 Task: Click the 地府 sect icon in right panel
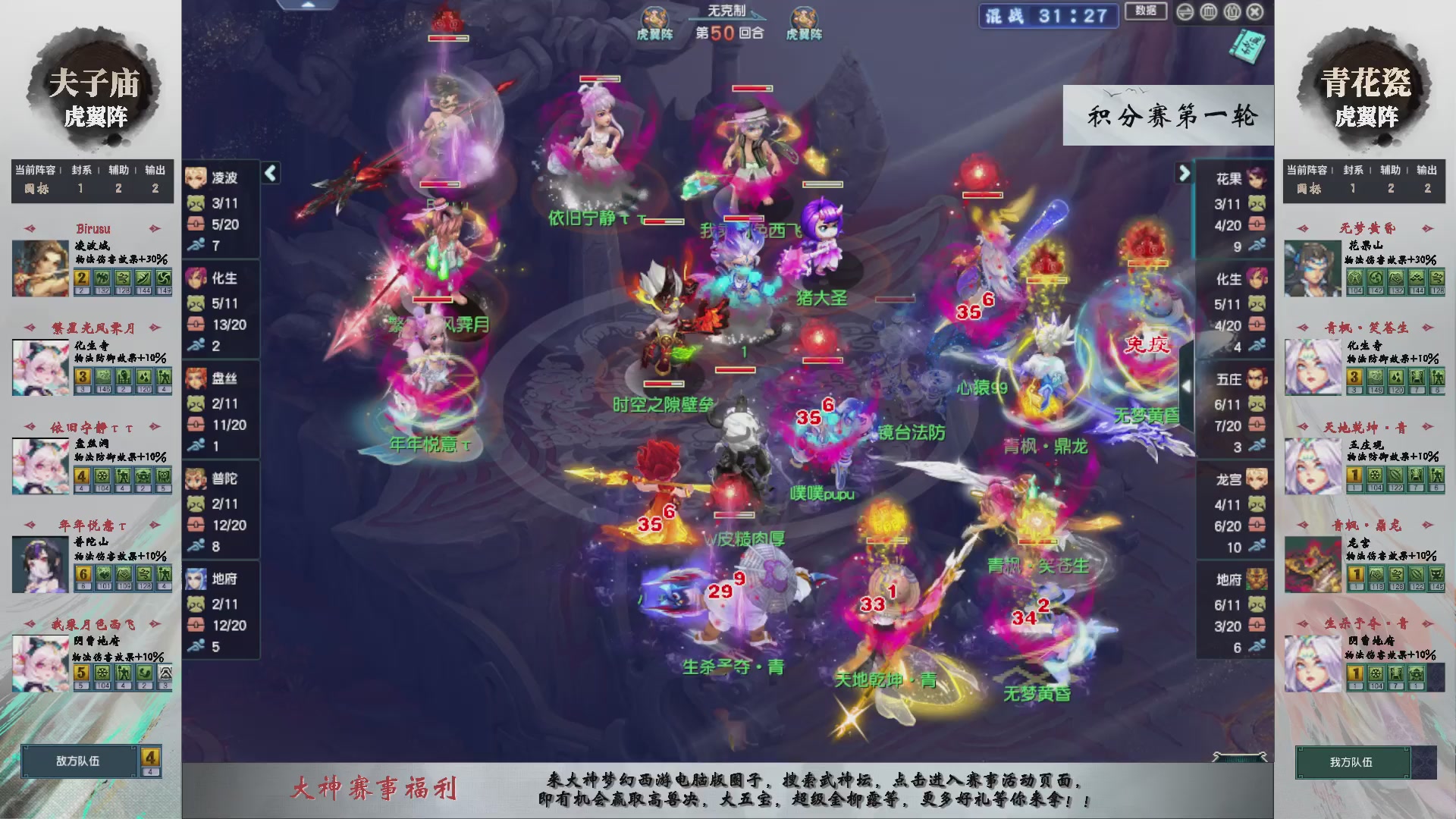[x=1257, y=578]
